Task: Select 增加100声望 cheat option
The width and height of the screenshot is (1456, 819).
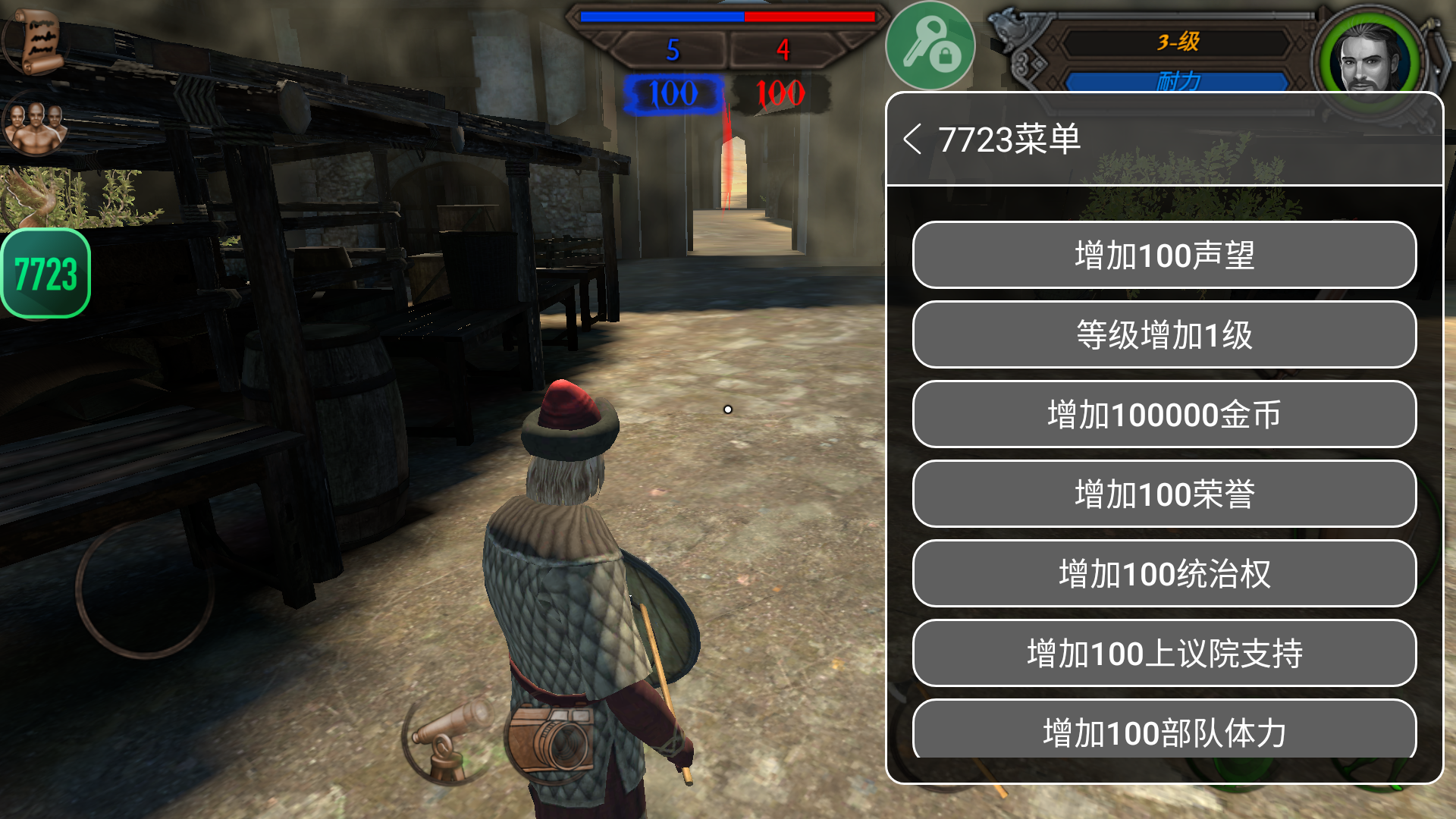Action: [1164, 256]
